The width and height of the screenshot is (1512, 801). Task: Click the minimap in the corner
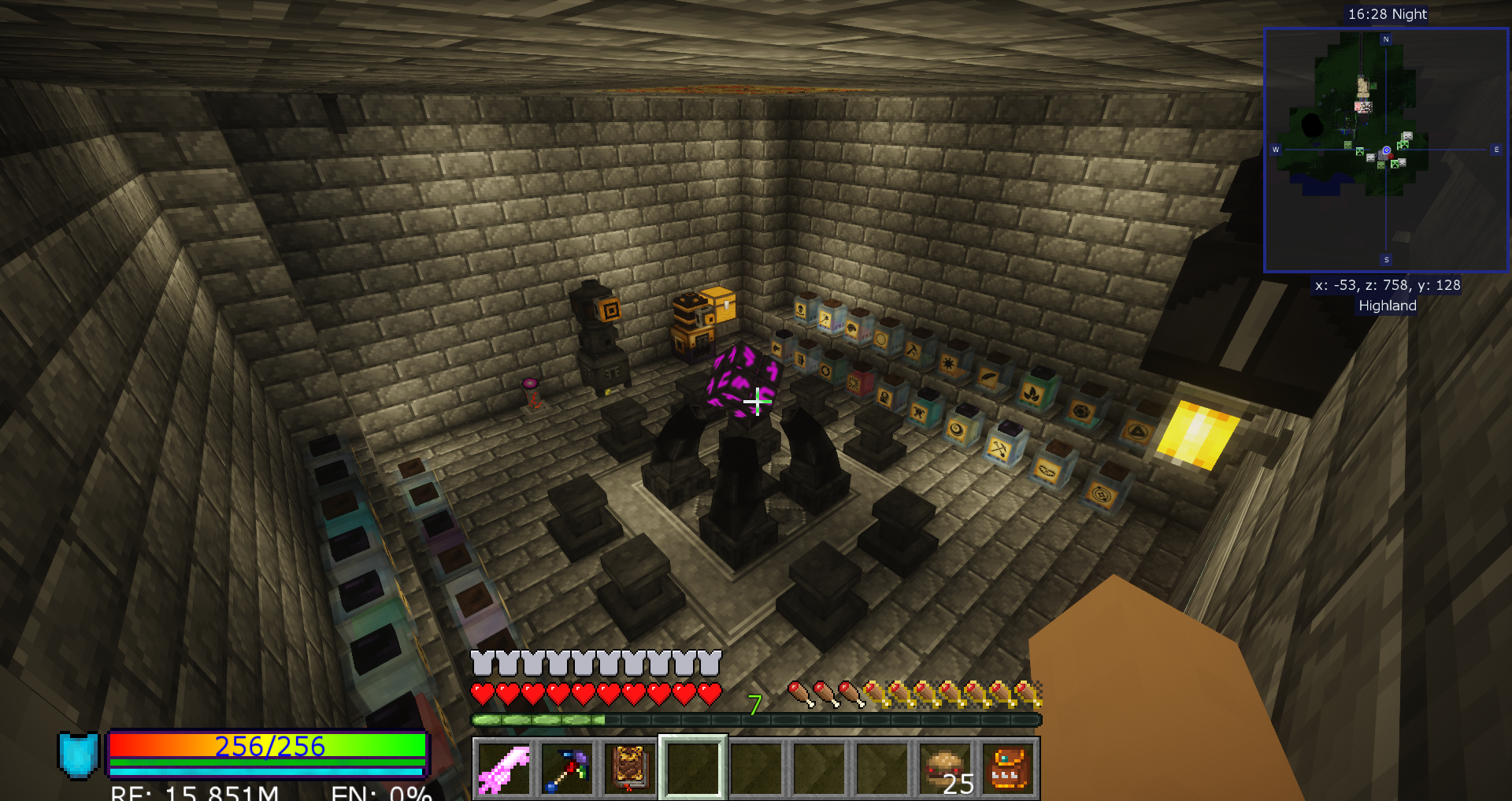[1386, 150]
